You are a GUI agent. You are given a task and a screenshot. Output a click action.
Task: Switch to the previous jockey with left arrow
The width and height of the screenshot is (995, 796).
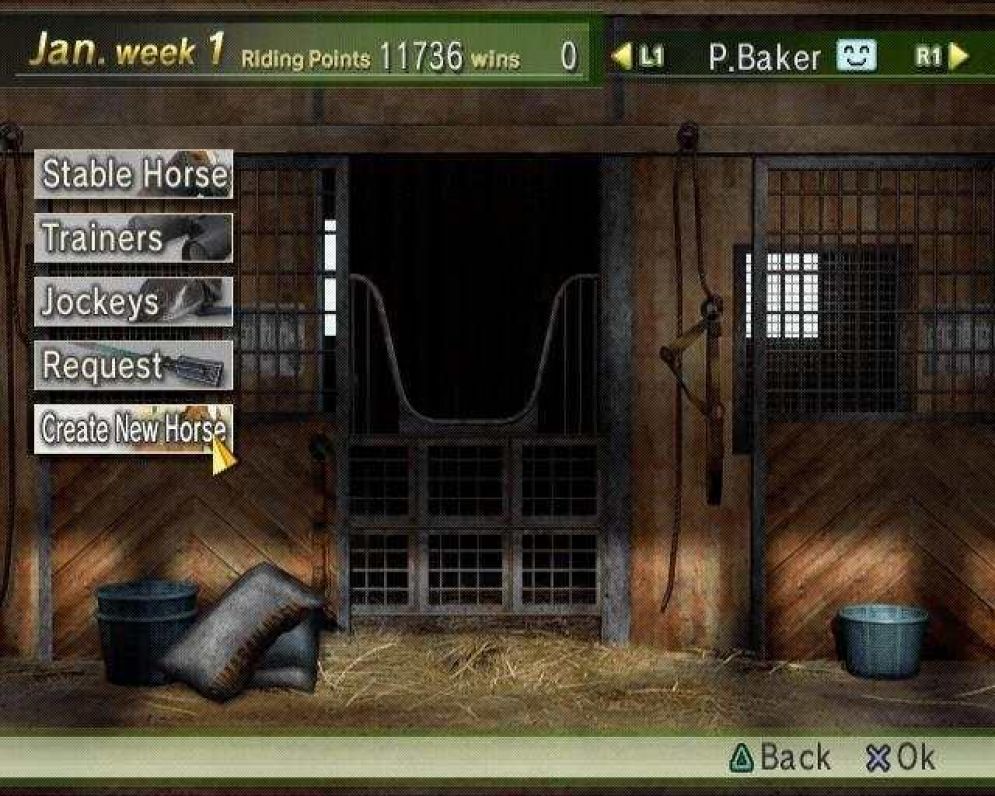tap(622, 57)
